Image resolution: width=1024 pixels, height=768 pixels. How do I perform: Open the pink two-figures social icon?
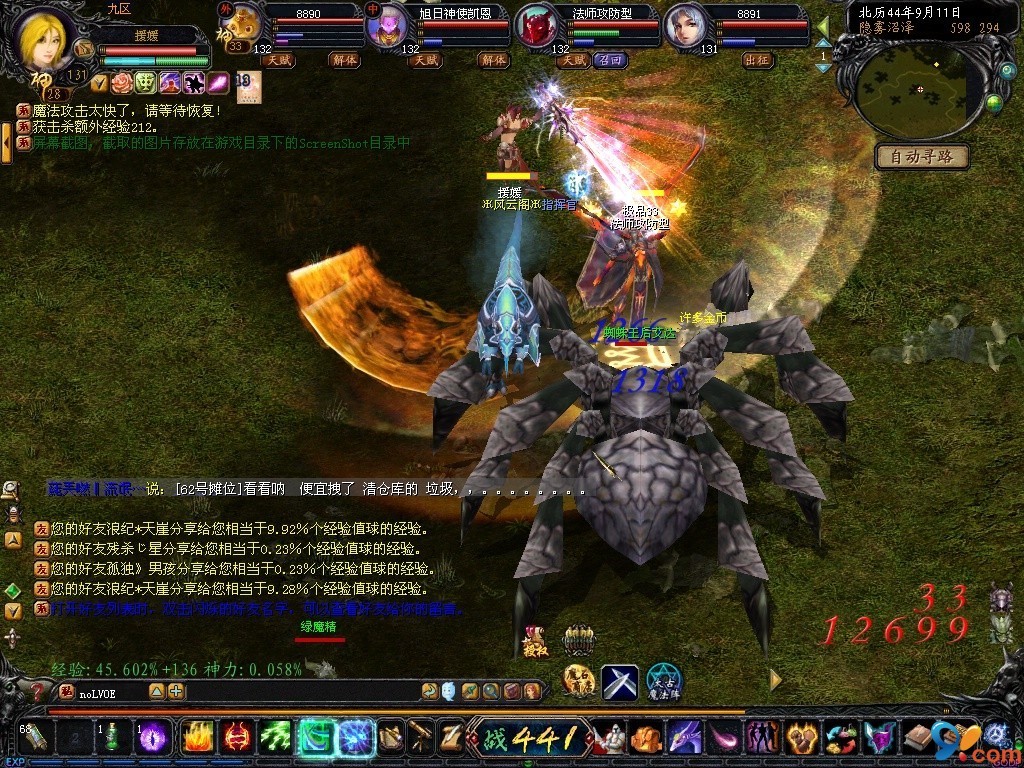pyautogui.click(x=762, y=738)
